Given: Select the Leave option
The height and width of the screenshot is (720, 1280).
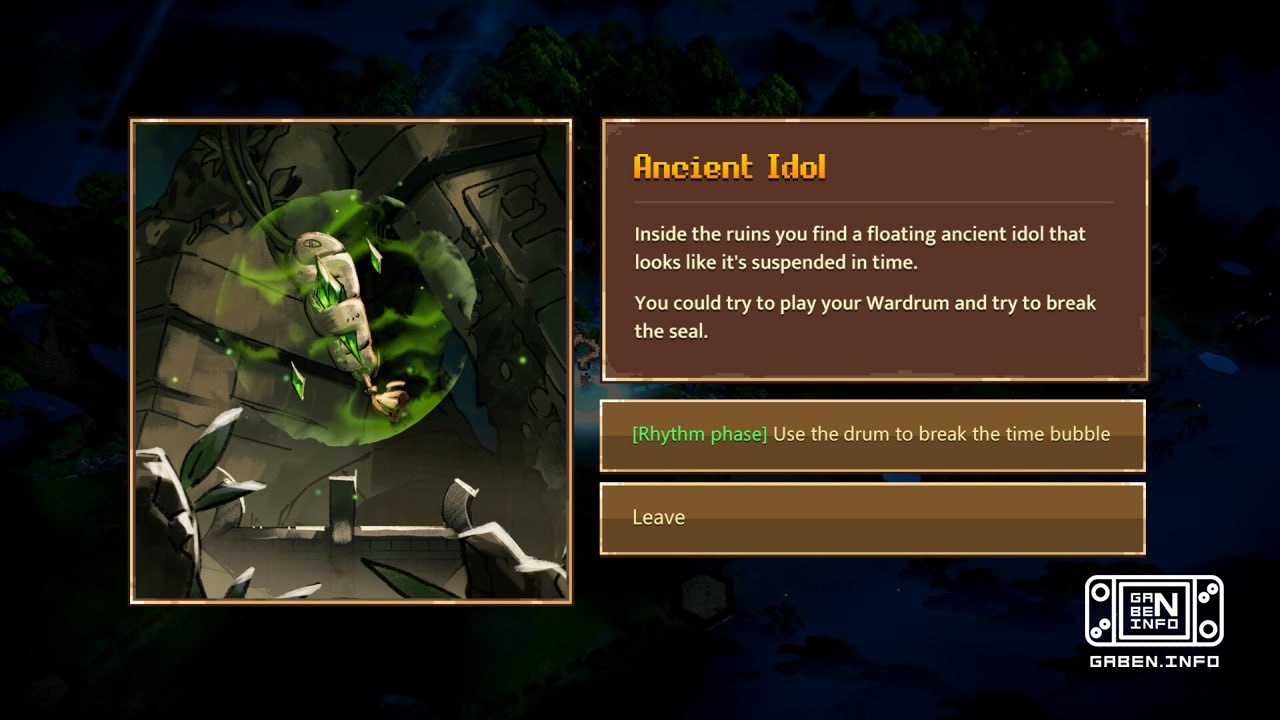Looking at the screenshot, I should (x=872, y=518).
